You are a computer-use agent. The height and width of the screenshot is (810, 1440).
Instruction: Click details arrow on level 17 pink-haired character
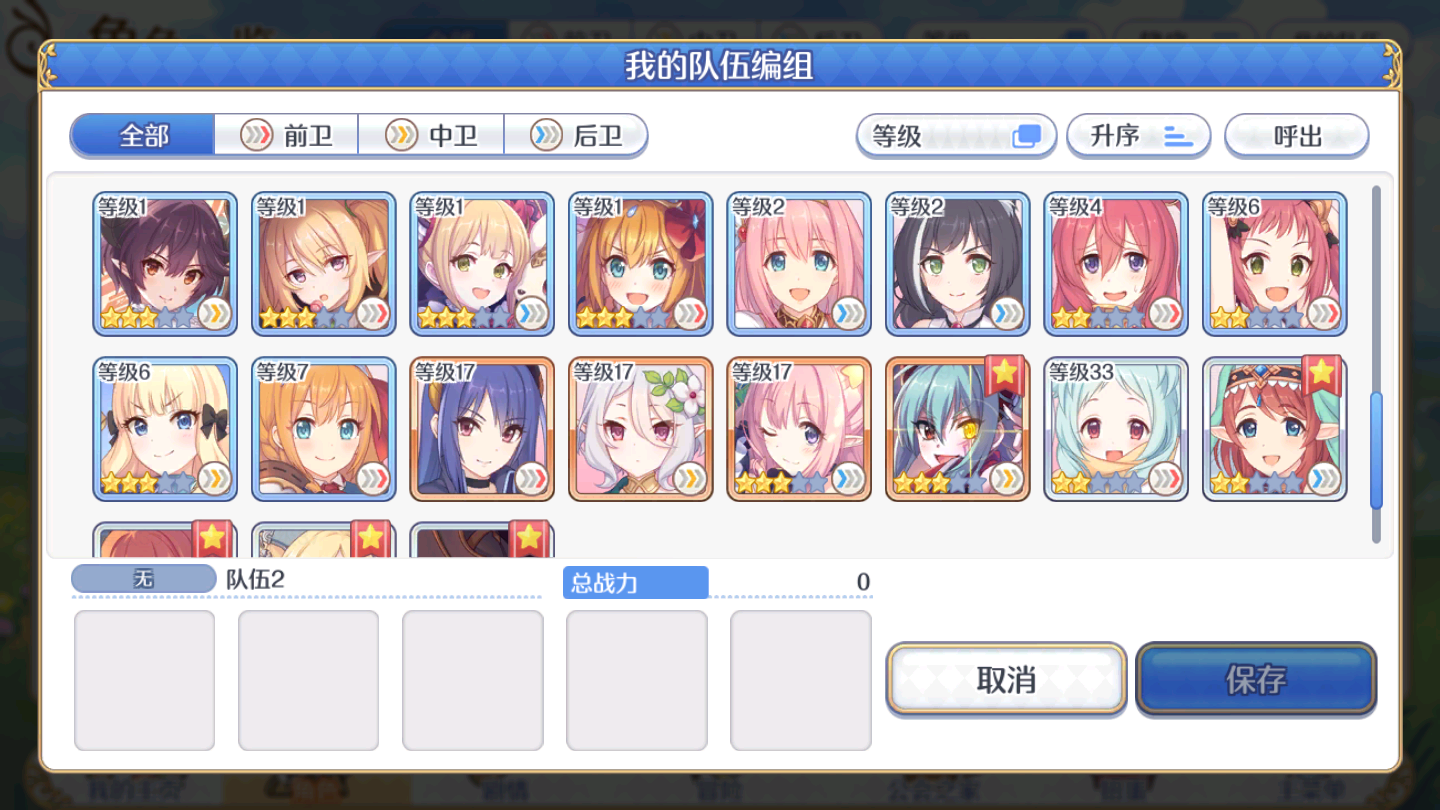pos(846,478)
